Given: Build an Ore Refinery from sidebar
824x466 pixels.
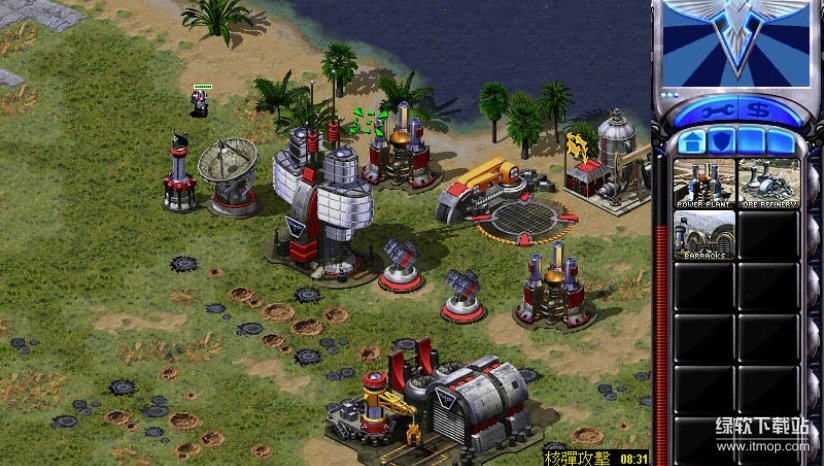Looking at the screenshot, I should point(769,183).
